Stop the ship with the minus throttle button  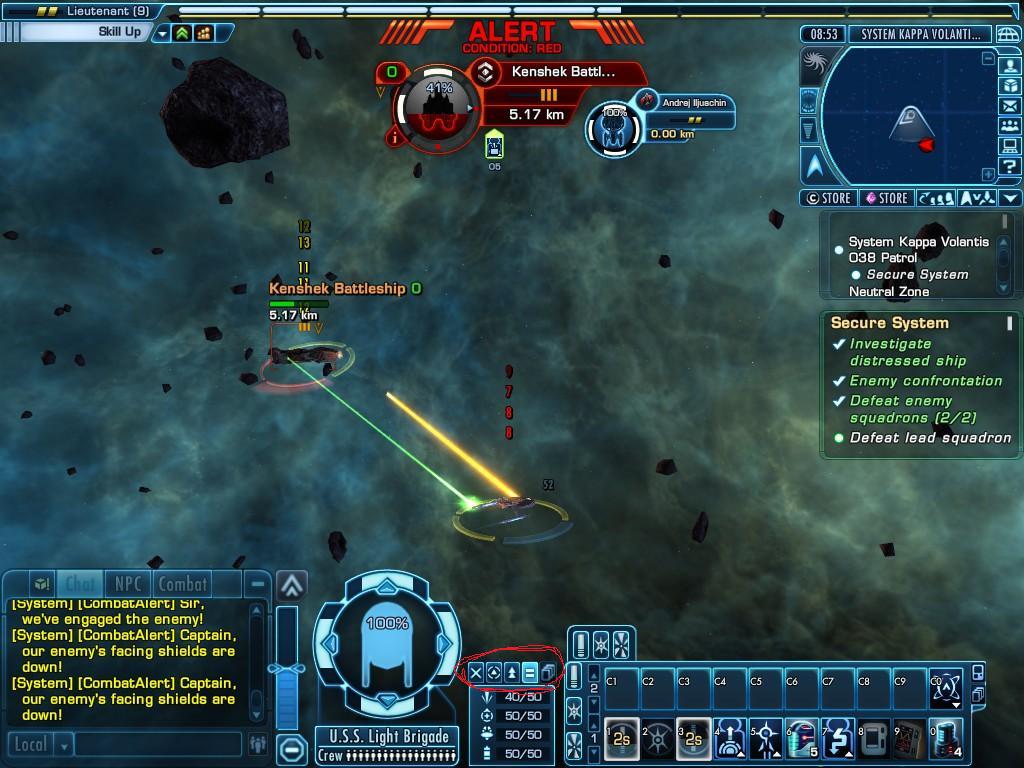tap(291, 748)
